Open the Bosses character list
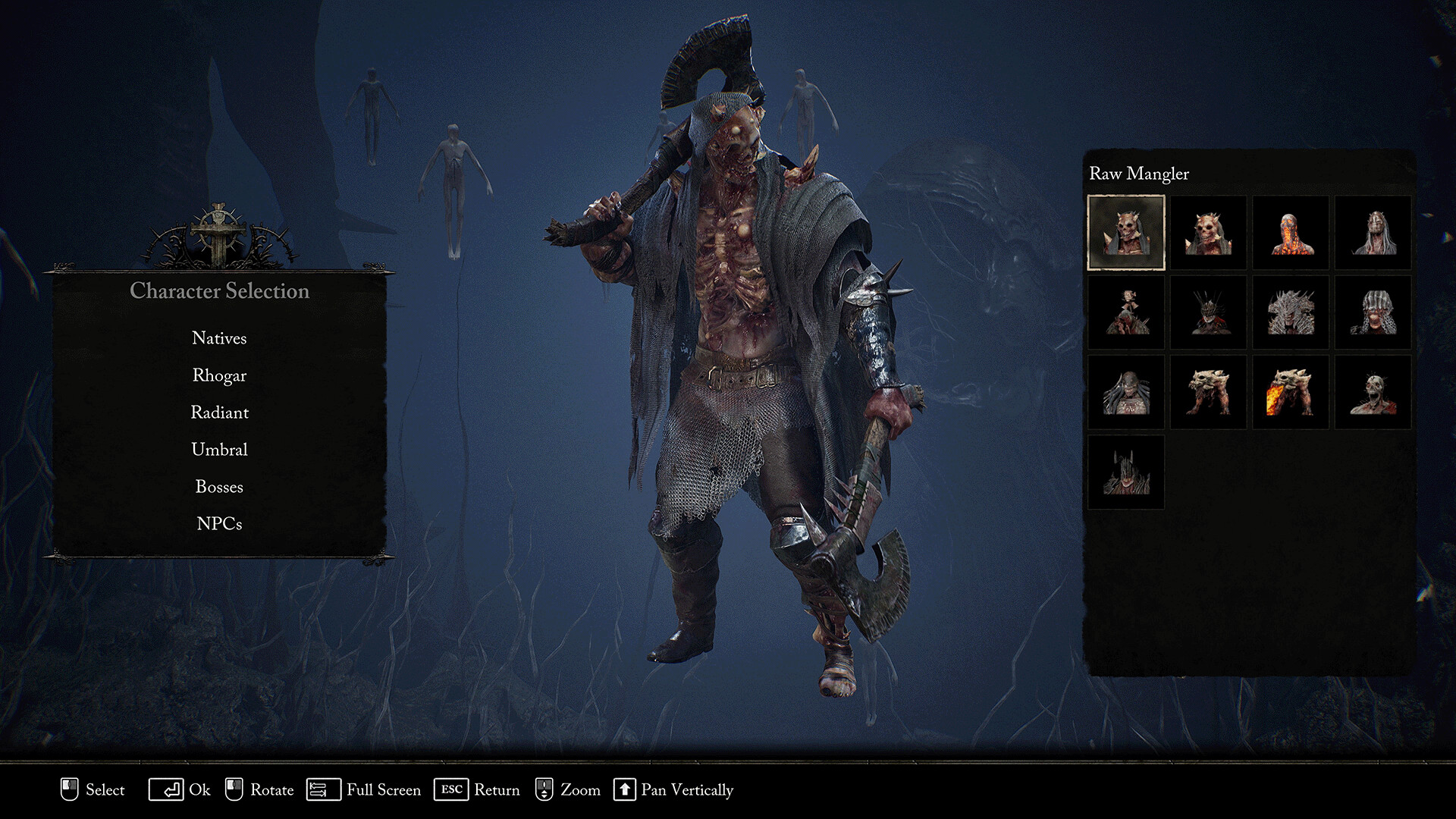The height and width of the screenshot is (819, 1456). coord(219,486)
